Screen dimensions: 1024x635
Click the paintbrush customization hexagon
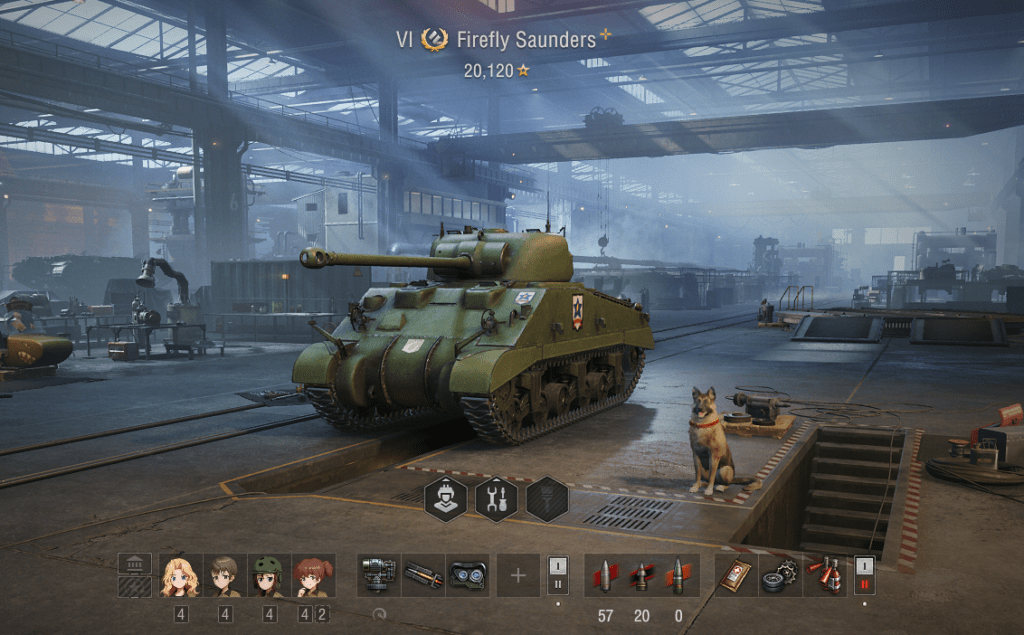tap(547, 498)
